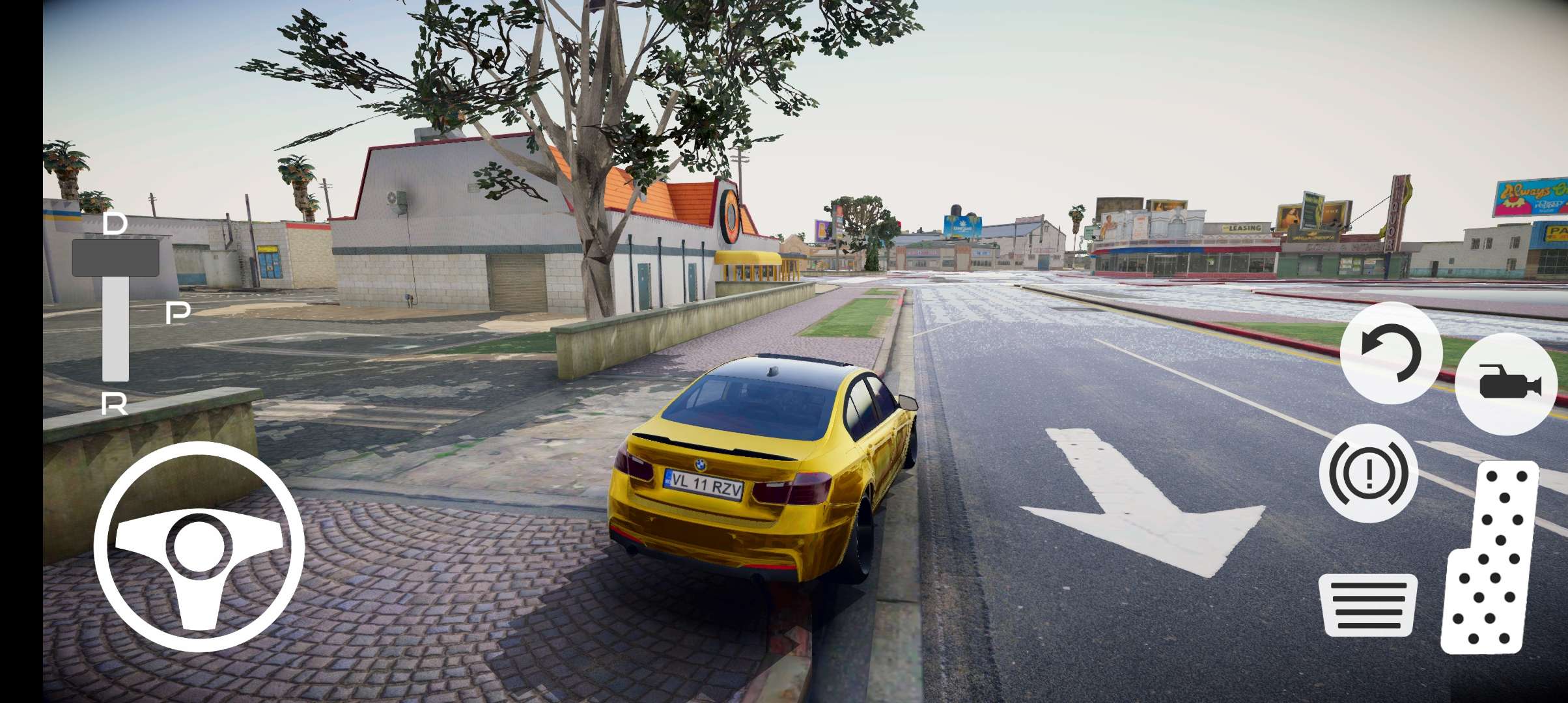This screenshot has width=1568, height=703.
Task: Select P on the gear shifter
Action: tap(178, 313)
